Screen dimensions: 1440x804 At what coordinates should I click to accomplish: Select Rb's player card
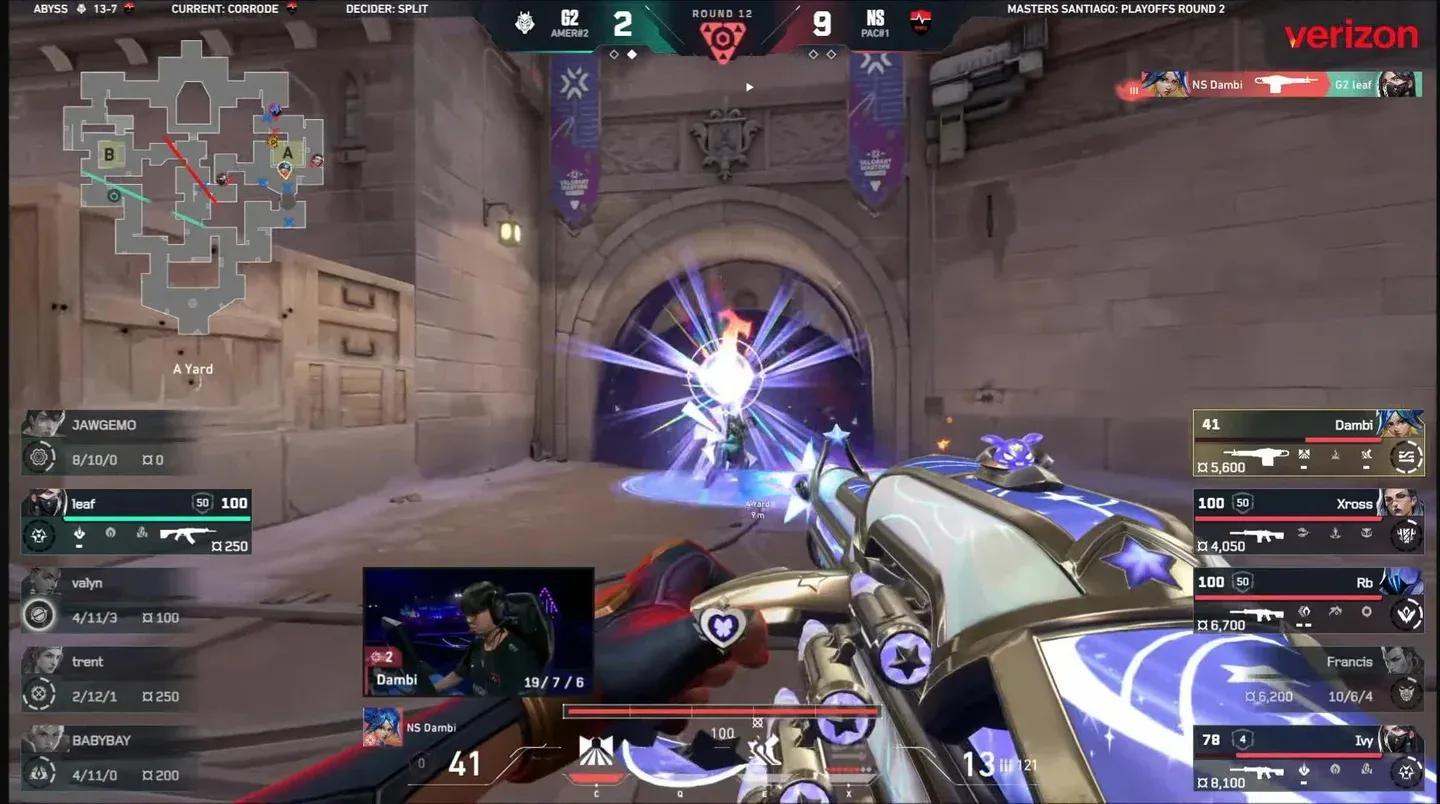[1308, 600]
